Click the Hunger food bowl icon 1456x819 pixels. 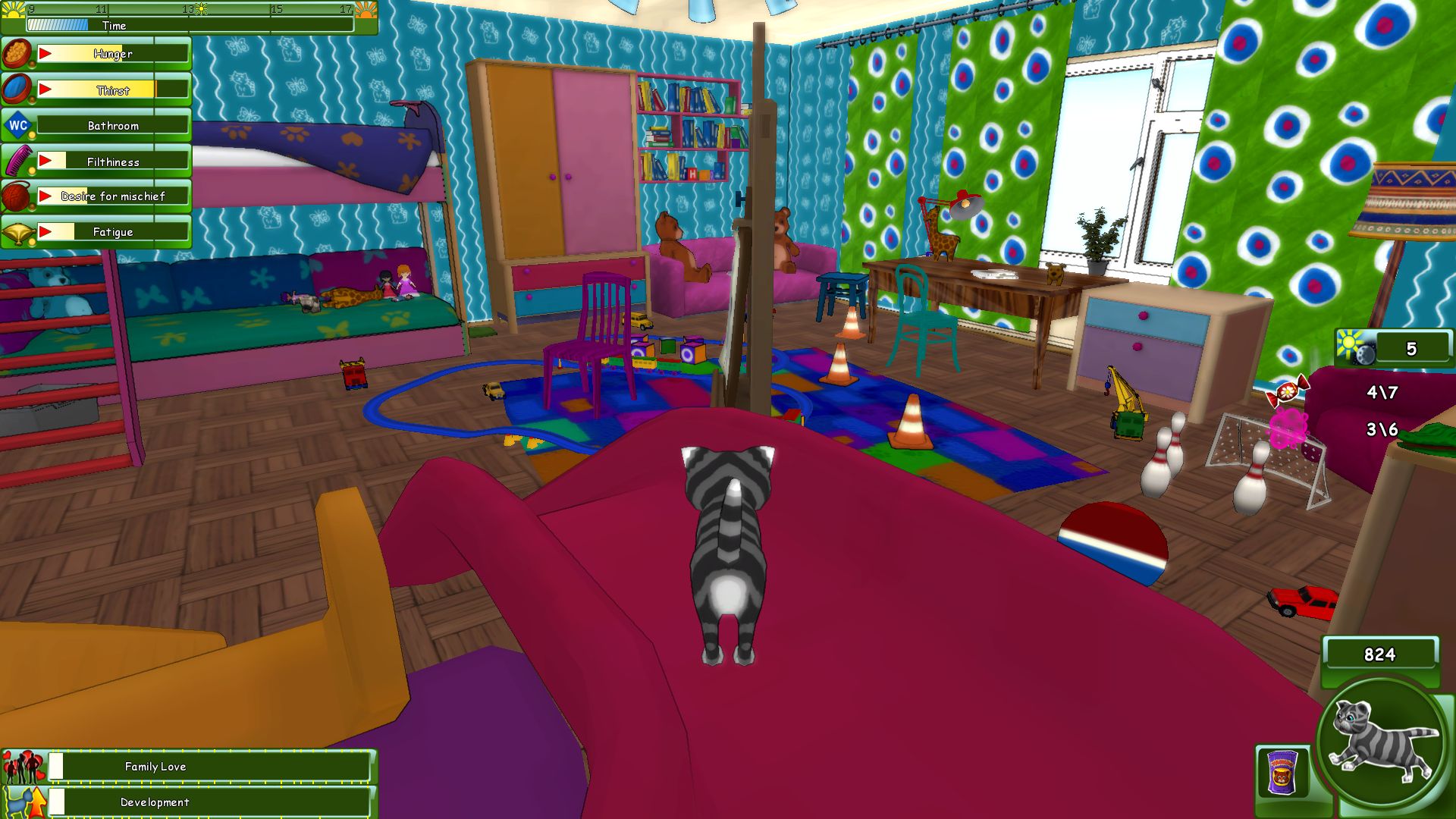pos(17,53)
